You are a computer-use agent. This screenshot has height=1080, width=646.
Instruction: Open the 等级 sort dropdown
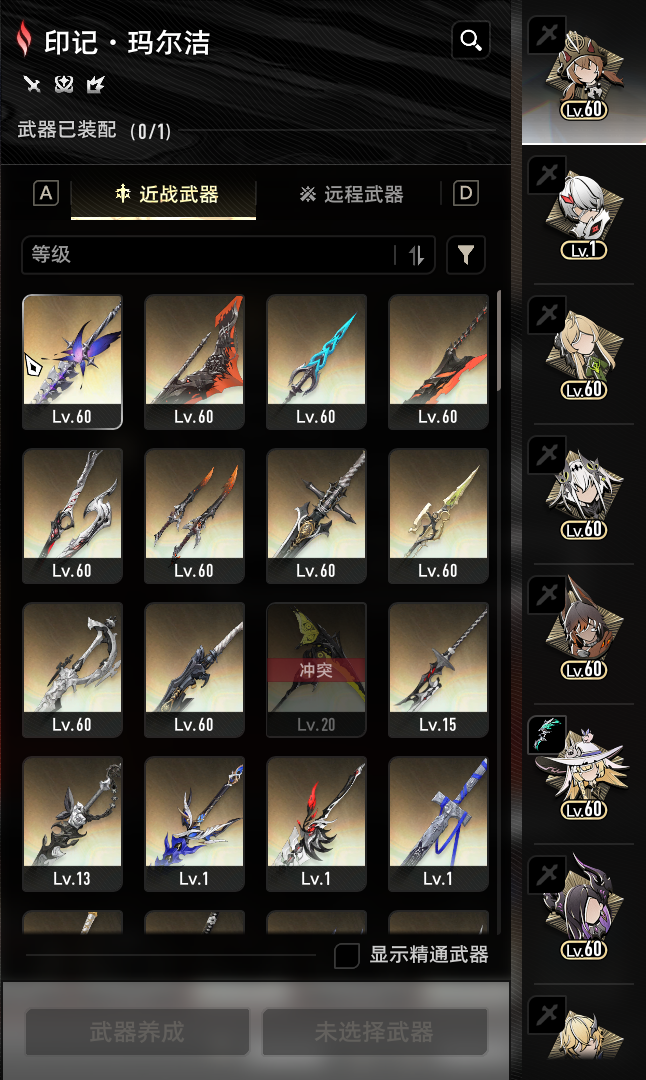[x=208, y=255]
